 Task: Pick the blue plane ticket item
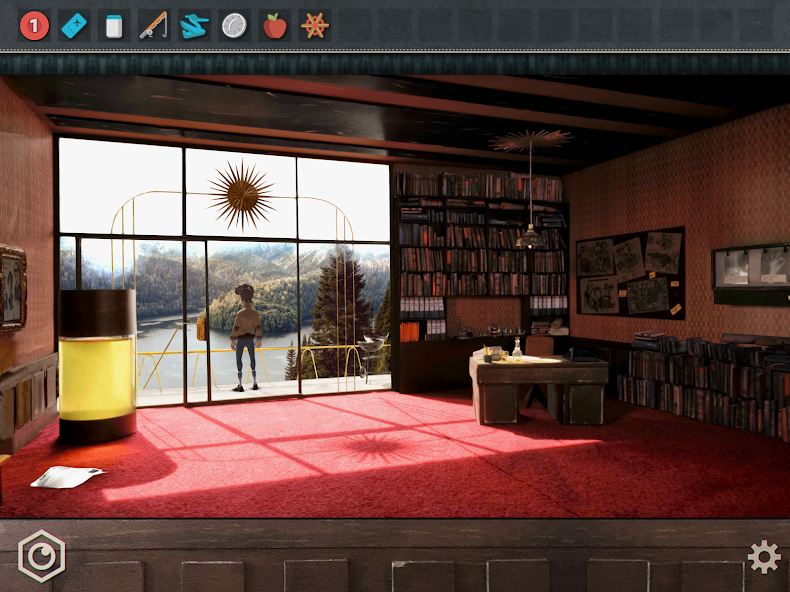pos(74,26)
